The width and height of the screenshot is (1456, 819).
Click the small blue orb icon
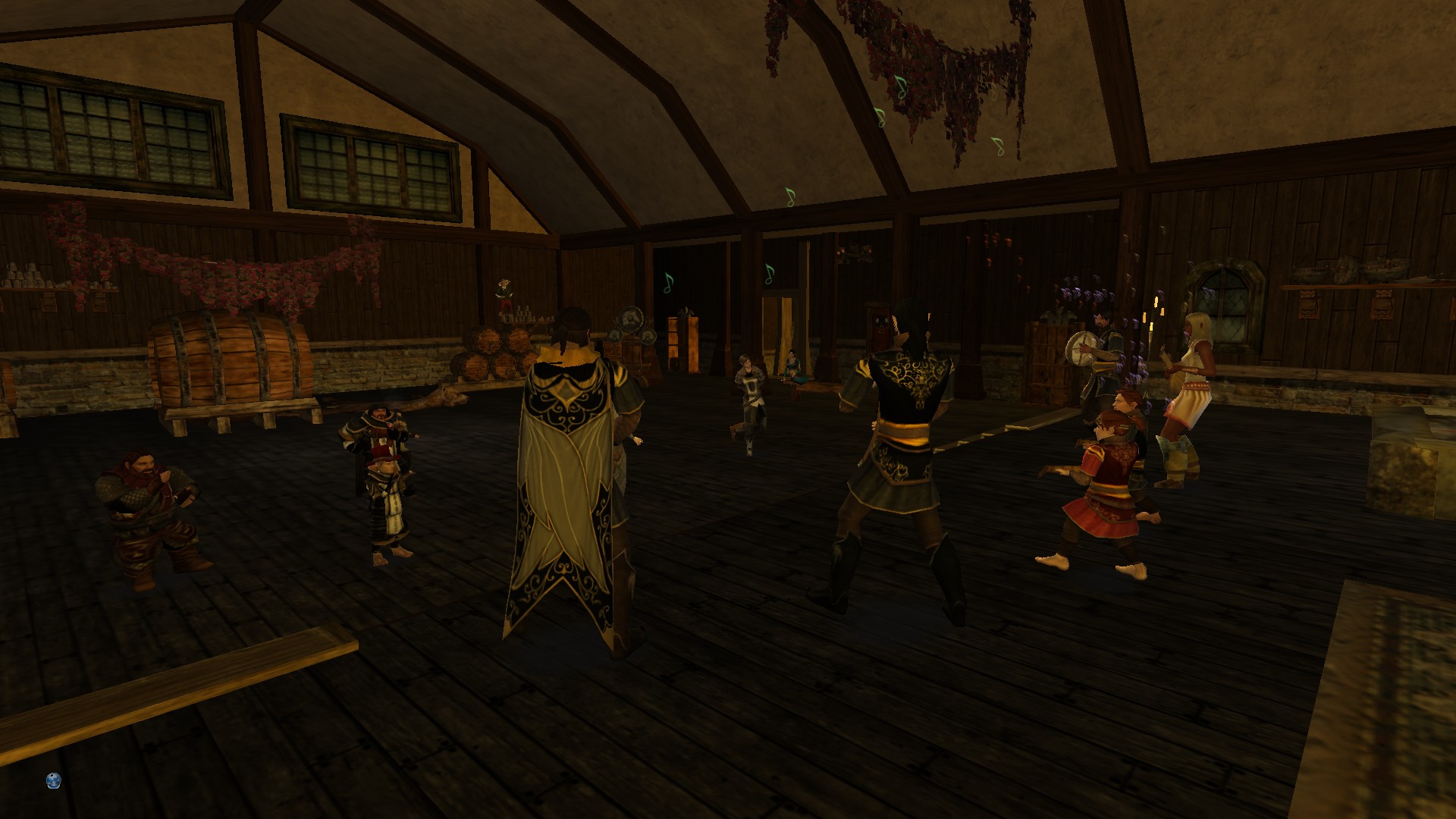point(53,780)
